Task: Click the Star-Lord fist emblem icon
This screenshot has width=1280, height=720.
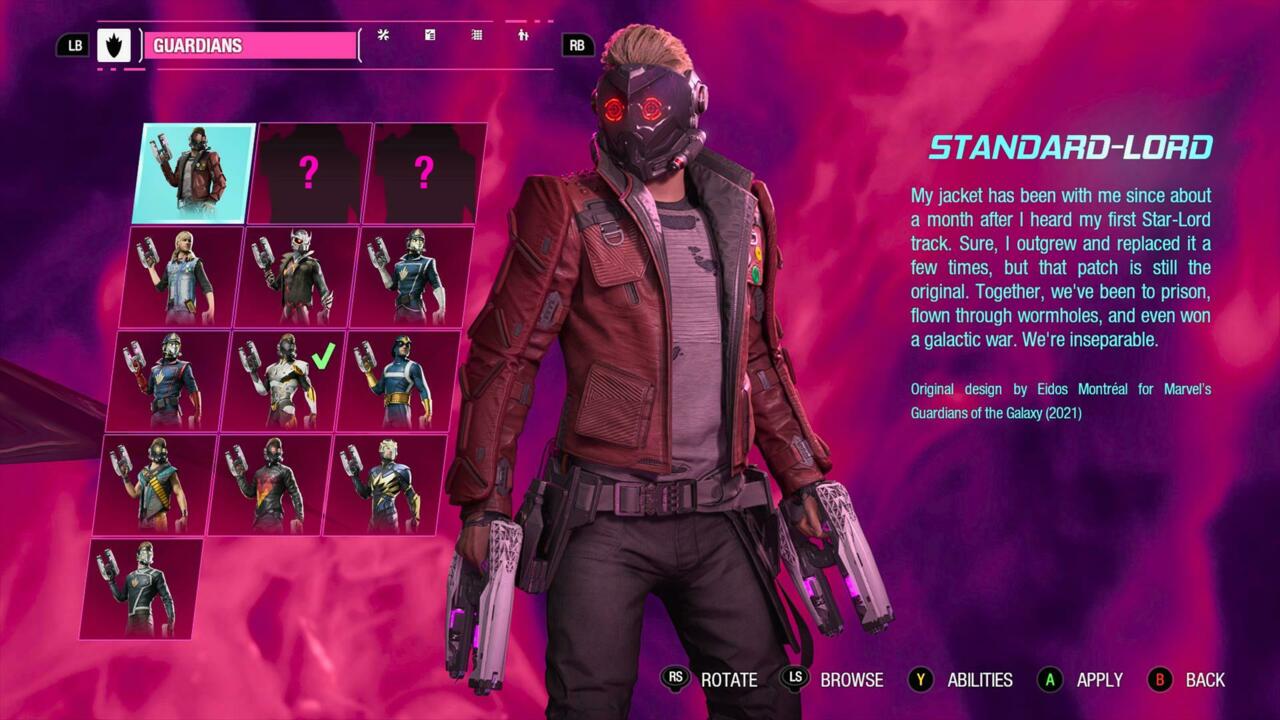Action: [113, 44]
